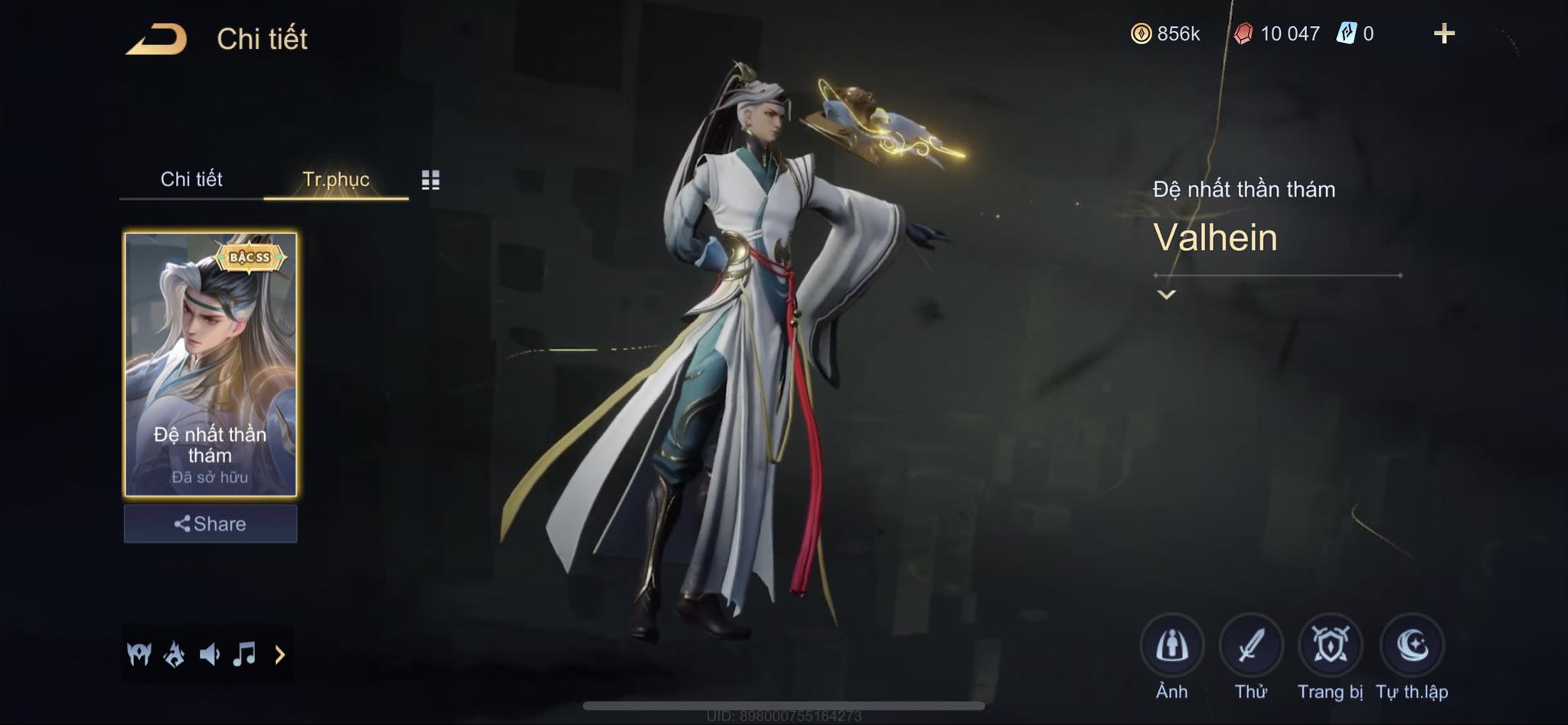Toggle the skin grid view icon

point(430,180)
